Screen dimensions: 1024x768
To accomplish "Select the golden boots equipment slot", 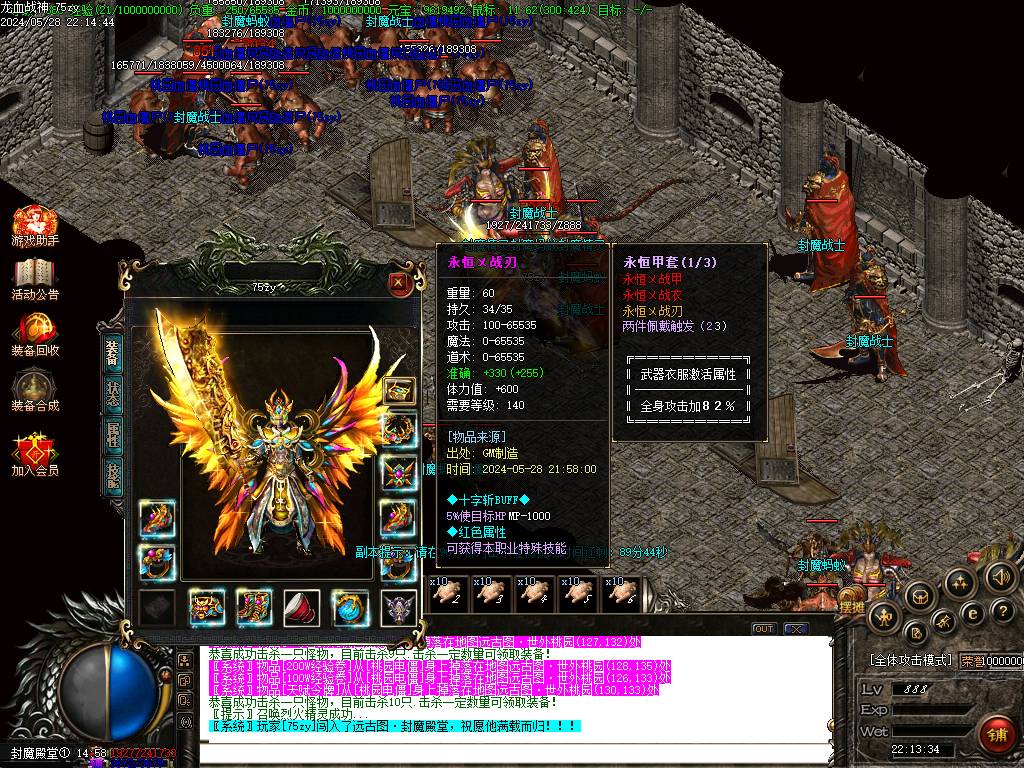I will pyautogui.click(x=254, y=606).
